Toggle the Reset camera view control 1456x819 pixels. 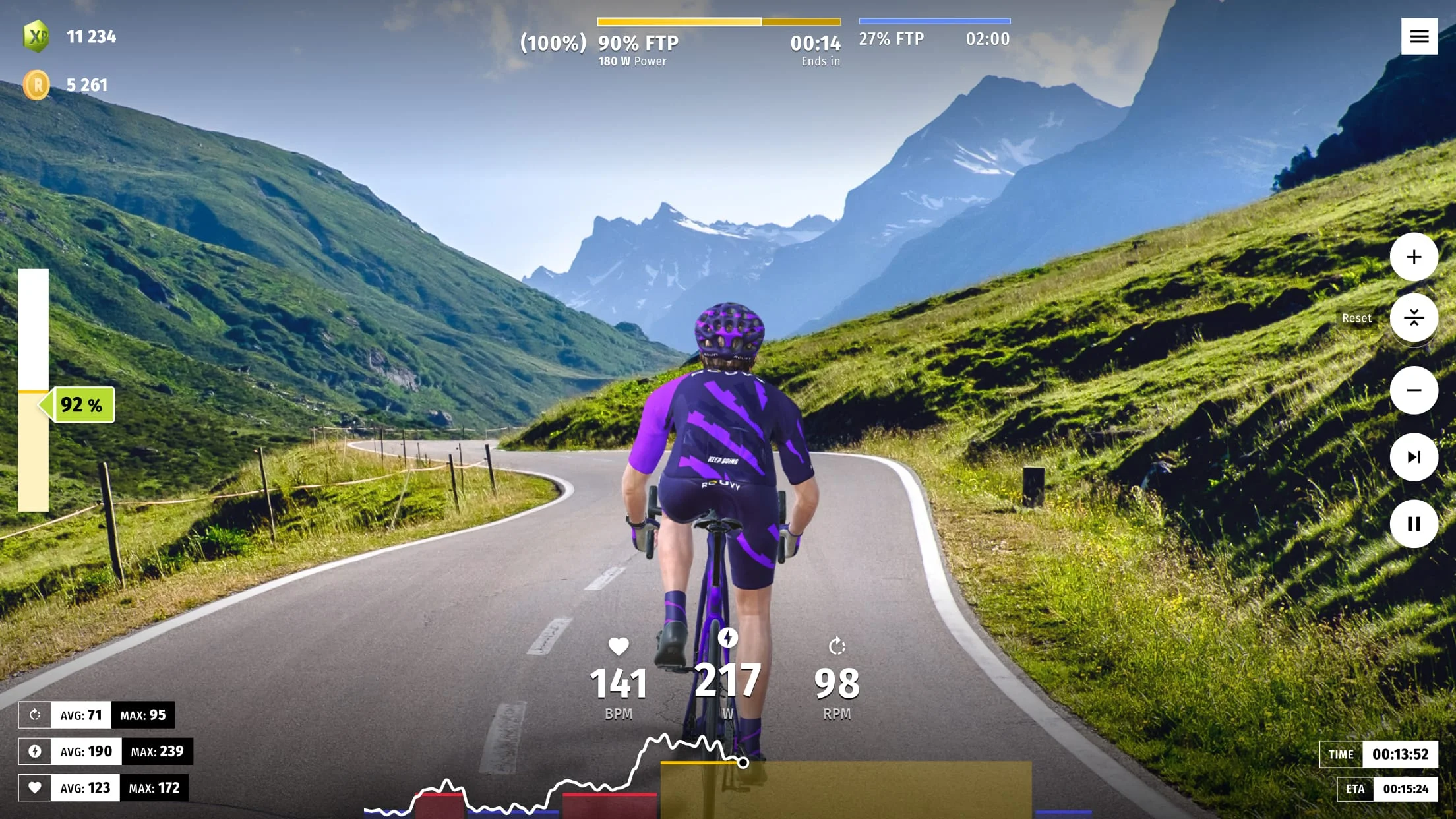pos(1413,318)
